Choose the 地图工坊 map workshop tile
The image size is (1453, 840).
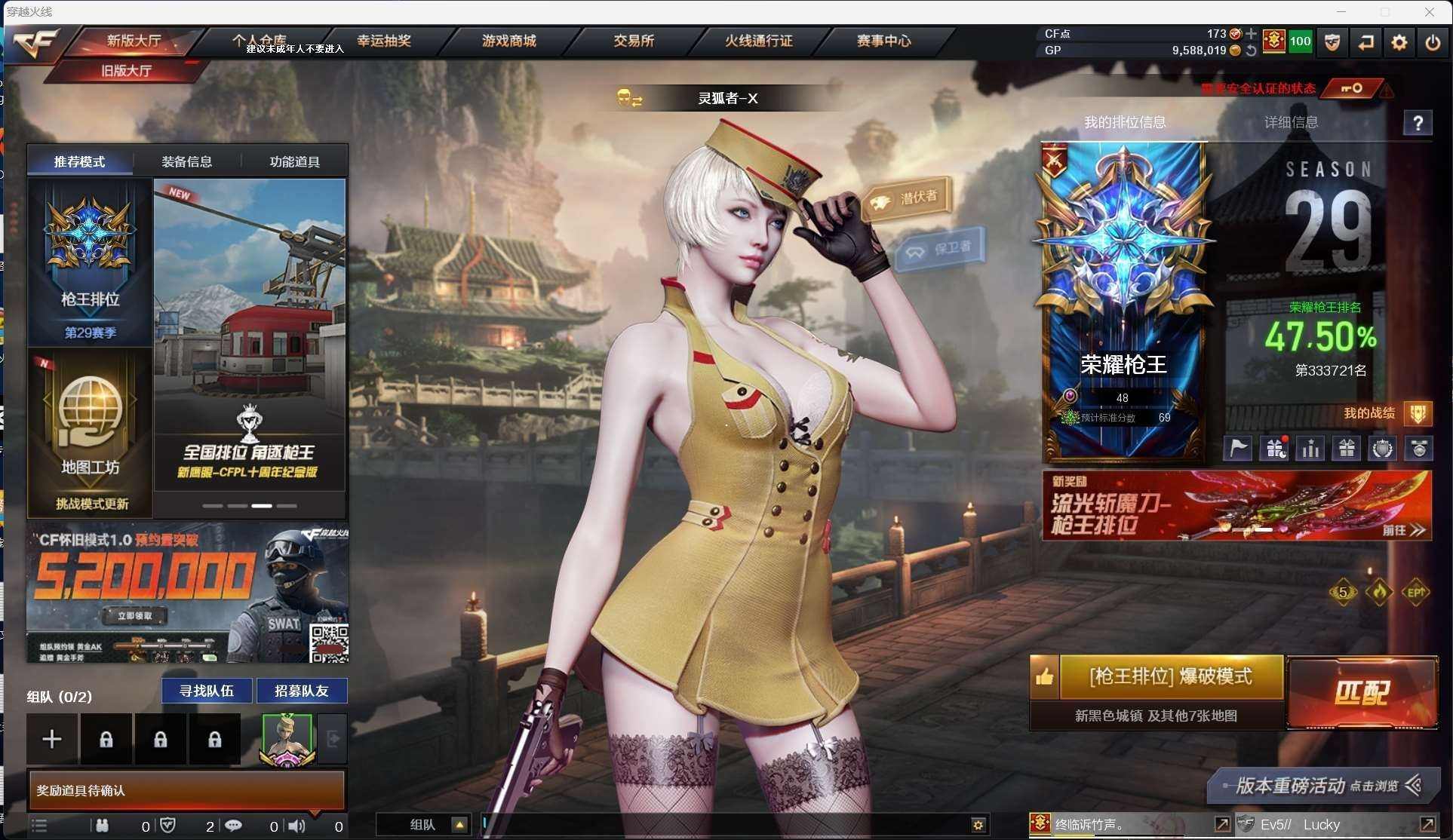(x=90, y=432)
